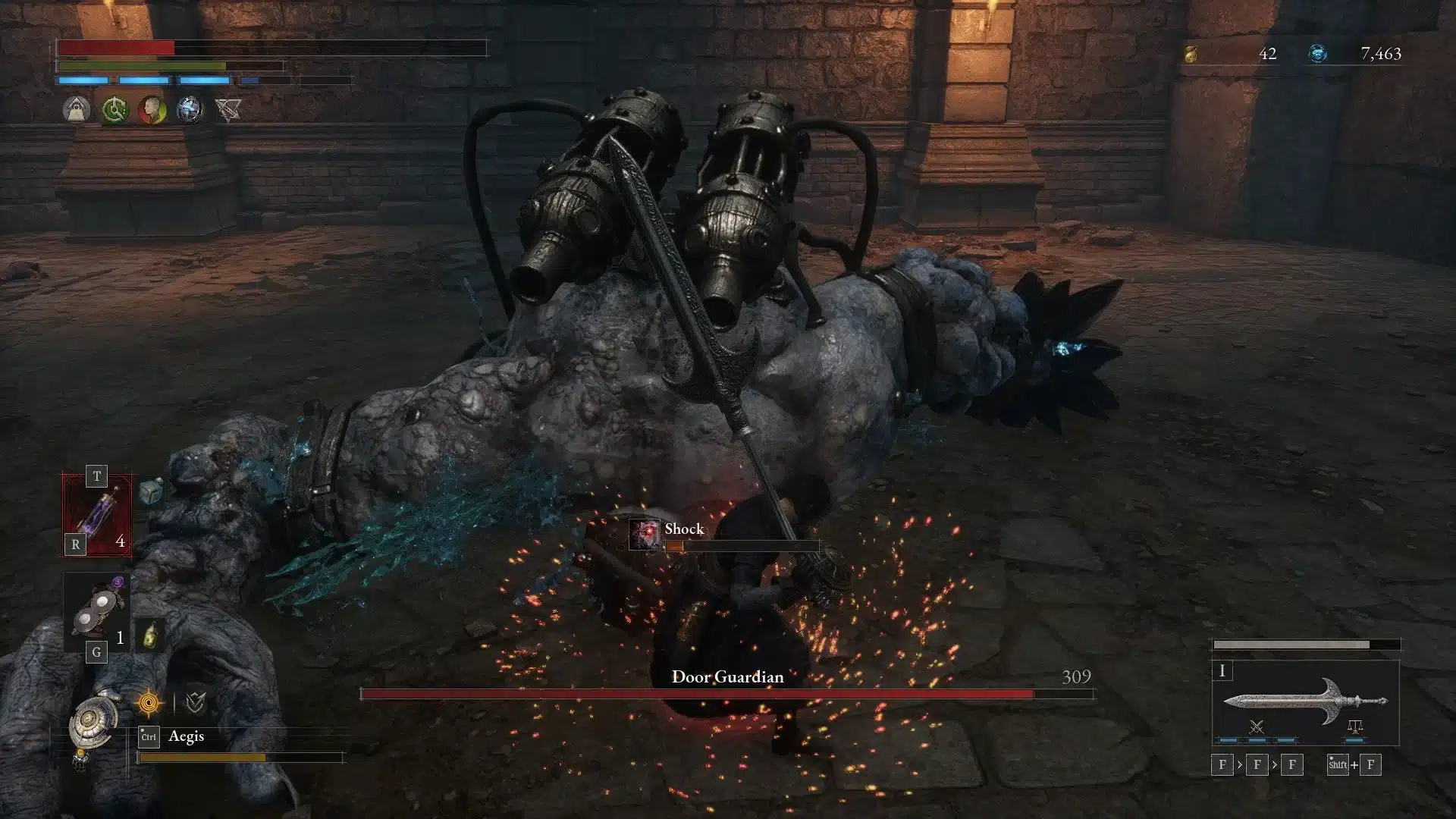Click the gold sunburst Fable art icon
The height and width of the screenshot is (819, 1456).
[149, 703]
